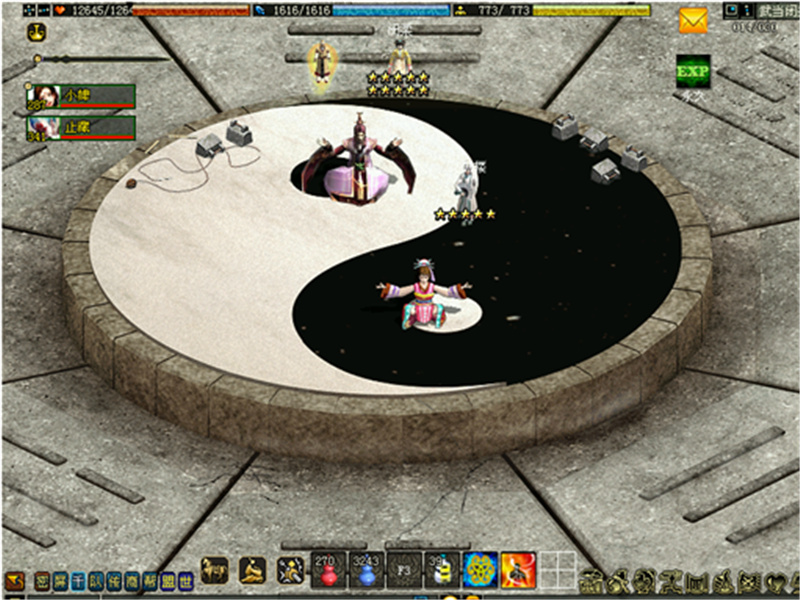
Task: Use the red health potion slot
Action: coord(328,569)
